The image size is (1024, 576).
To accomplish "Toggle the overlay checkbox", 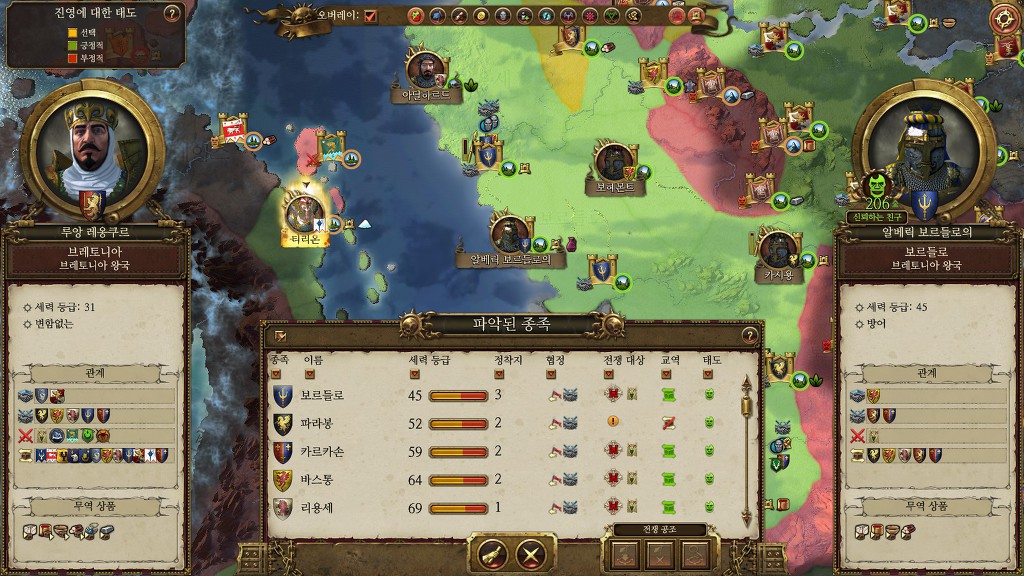I will 371,16.
